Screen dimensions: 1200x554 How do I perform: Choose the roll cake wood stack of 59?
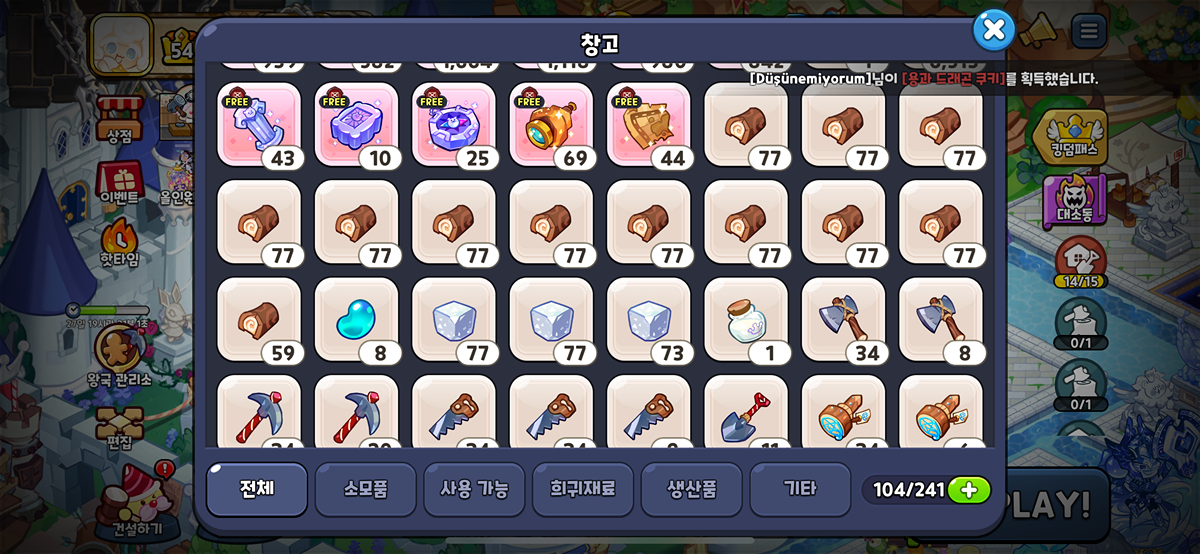(258, 319)
